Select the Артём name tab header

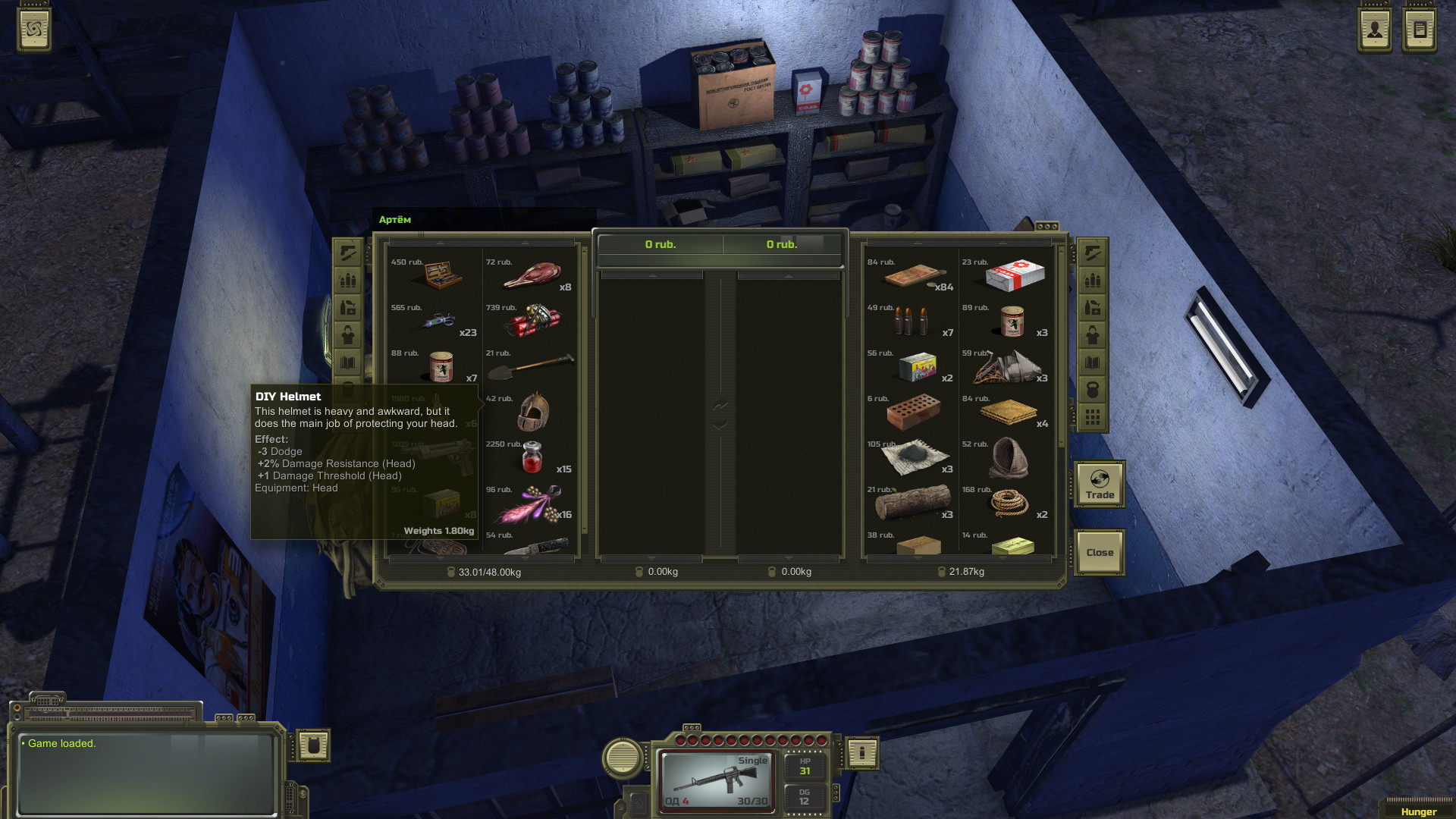[x=394, y=219]
